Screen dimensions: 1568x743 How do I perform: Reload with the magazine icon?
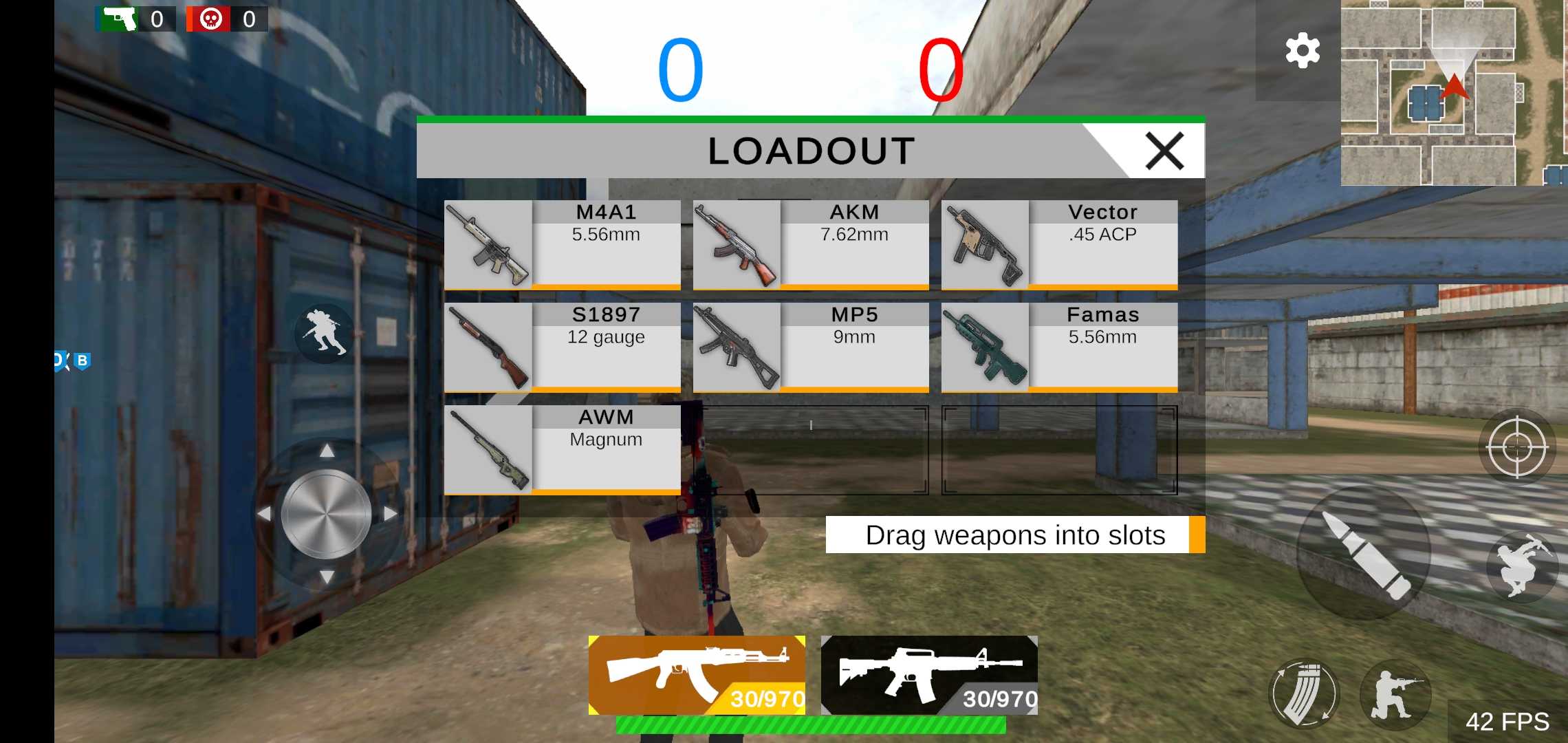1303,693
